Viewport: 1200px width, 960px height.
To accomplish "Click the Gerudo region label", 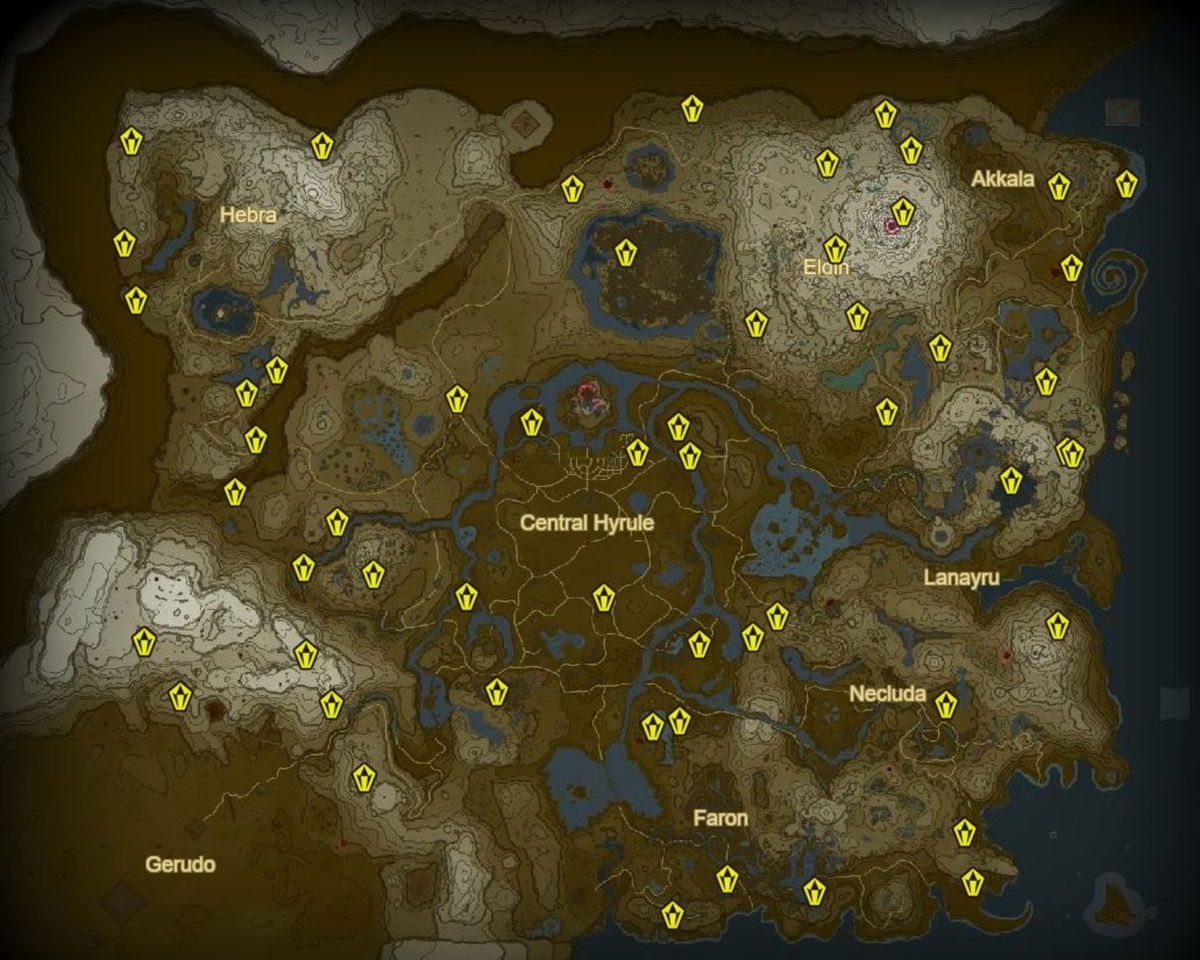I will click(180, 864).
